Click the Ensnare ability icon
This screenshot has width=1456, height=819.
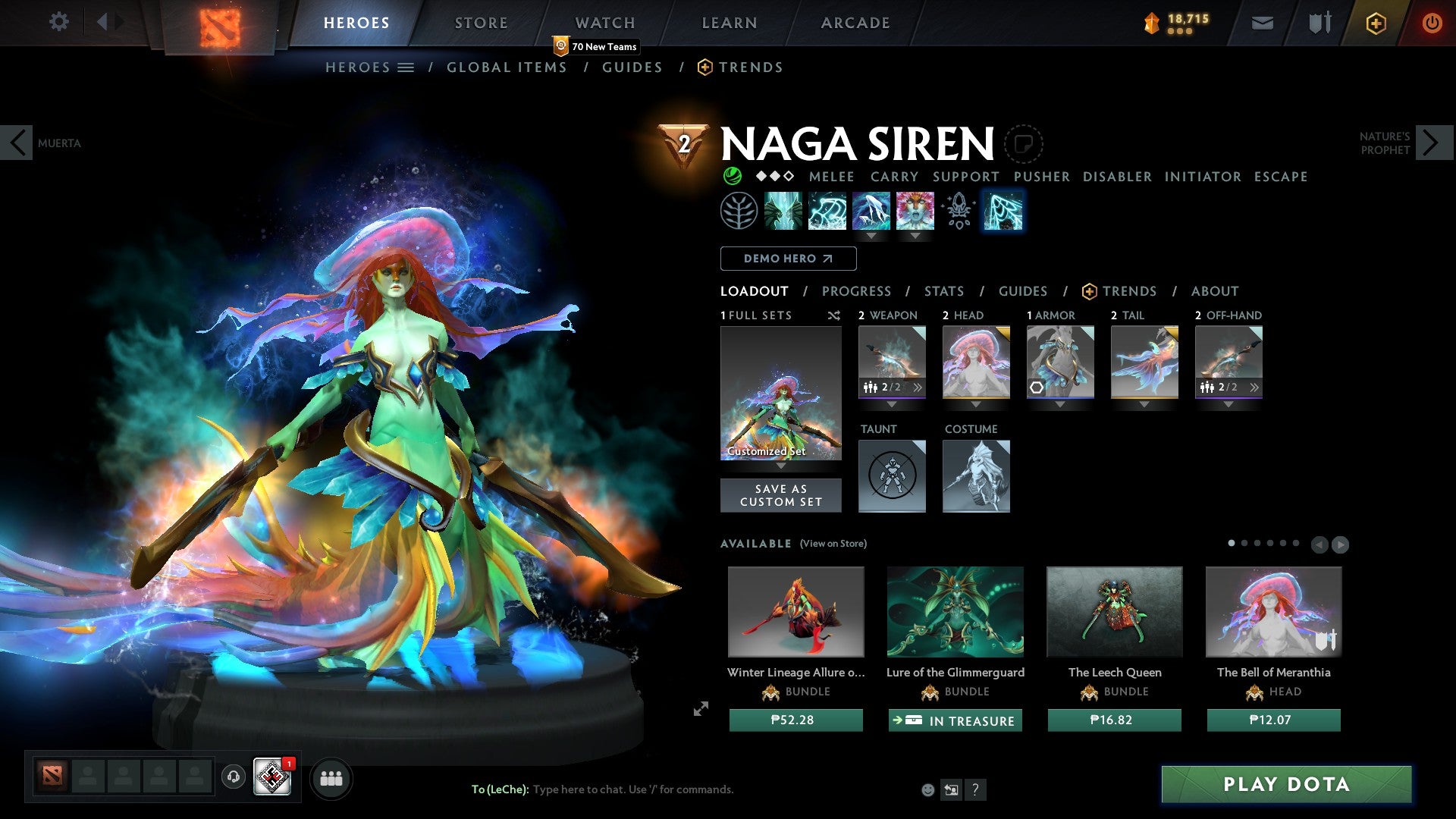pyautogui.click(x=827, y=211)
